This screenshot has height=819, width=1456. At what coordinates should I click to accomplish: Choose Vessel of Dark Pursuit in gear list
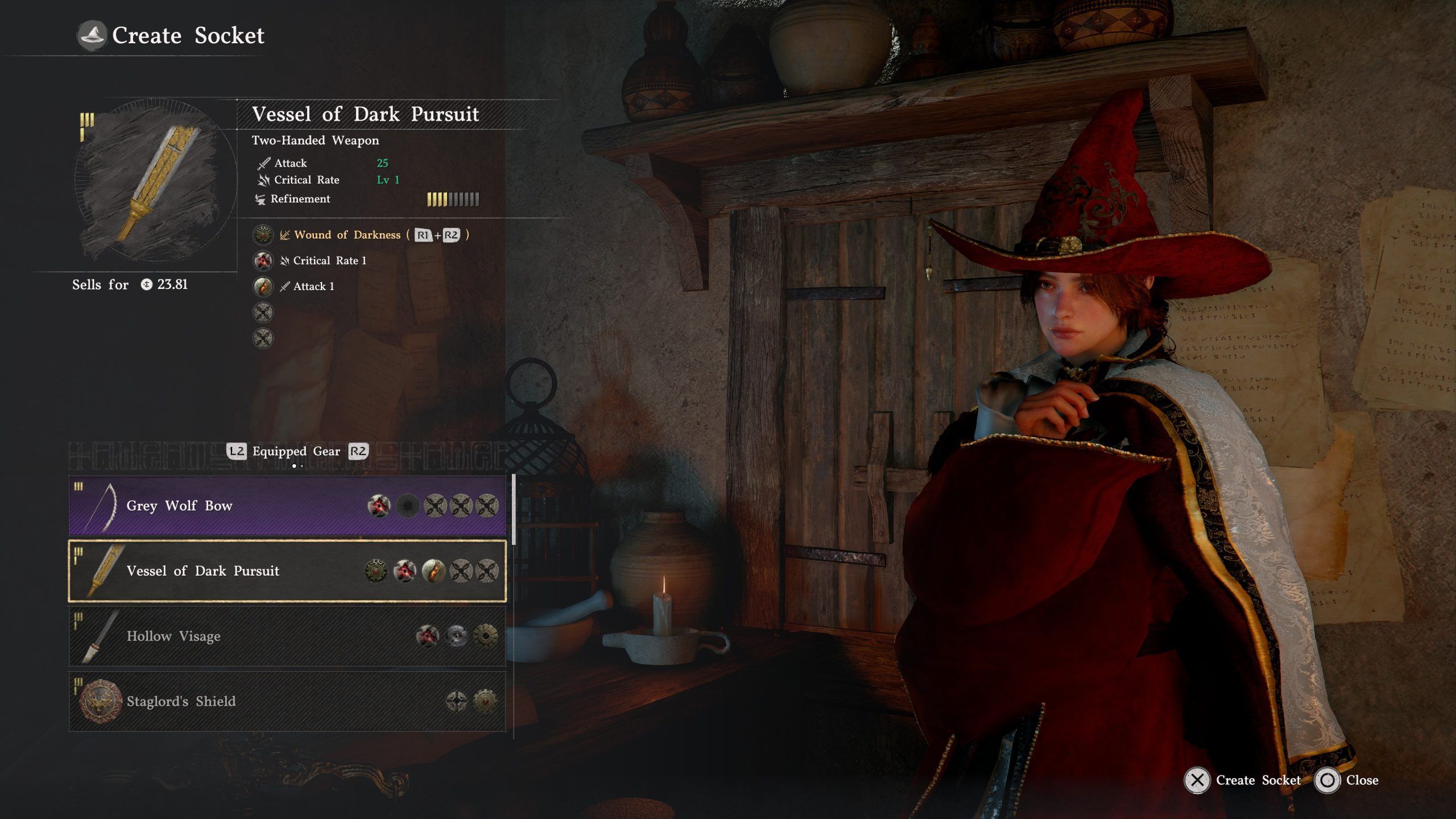tap(287, 571)
